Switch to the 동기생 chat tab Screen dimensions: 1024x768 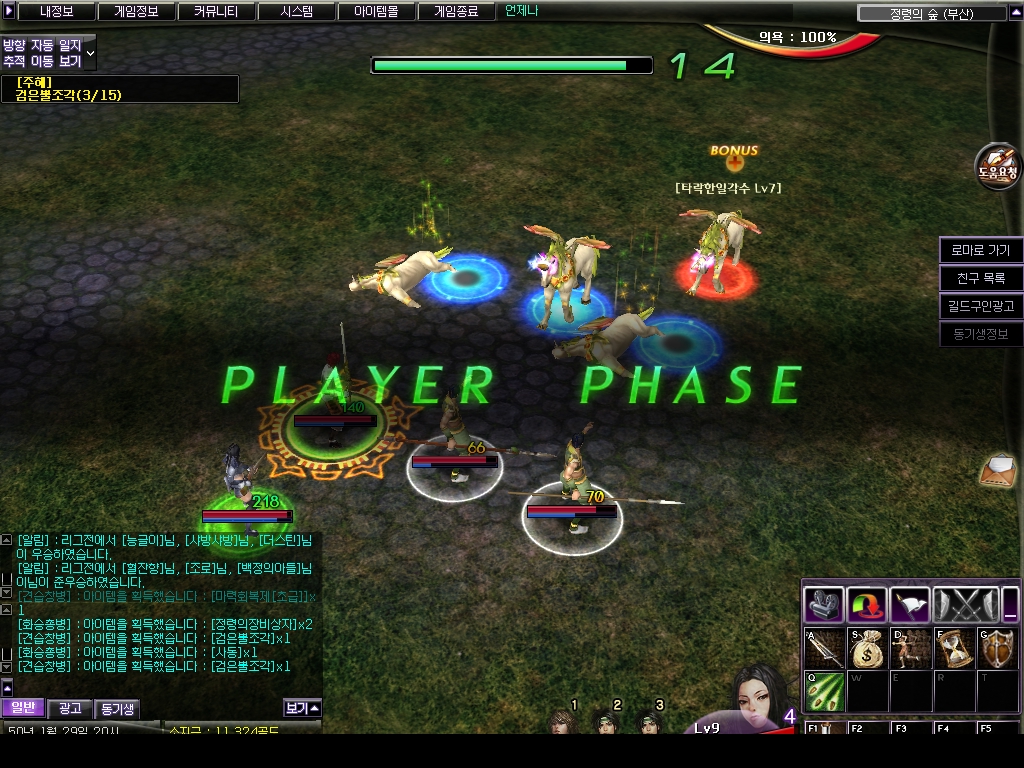[x=116, y=709]
